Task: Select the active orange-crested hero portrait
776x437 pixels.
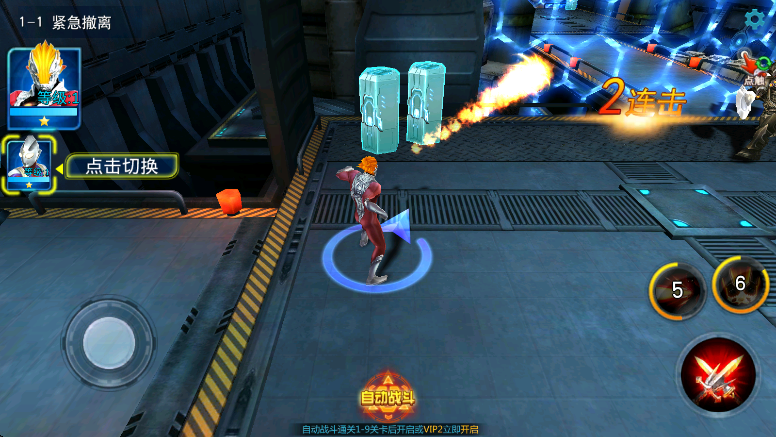Action: [44, 84]
